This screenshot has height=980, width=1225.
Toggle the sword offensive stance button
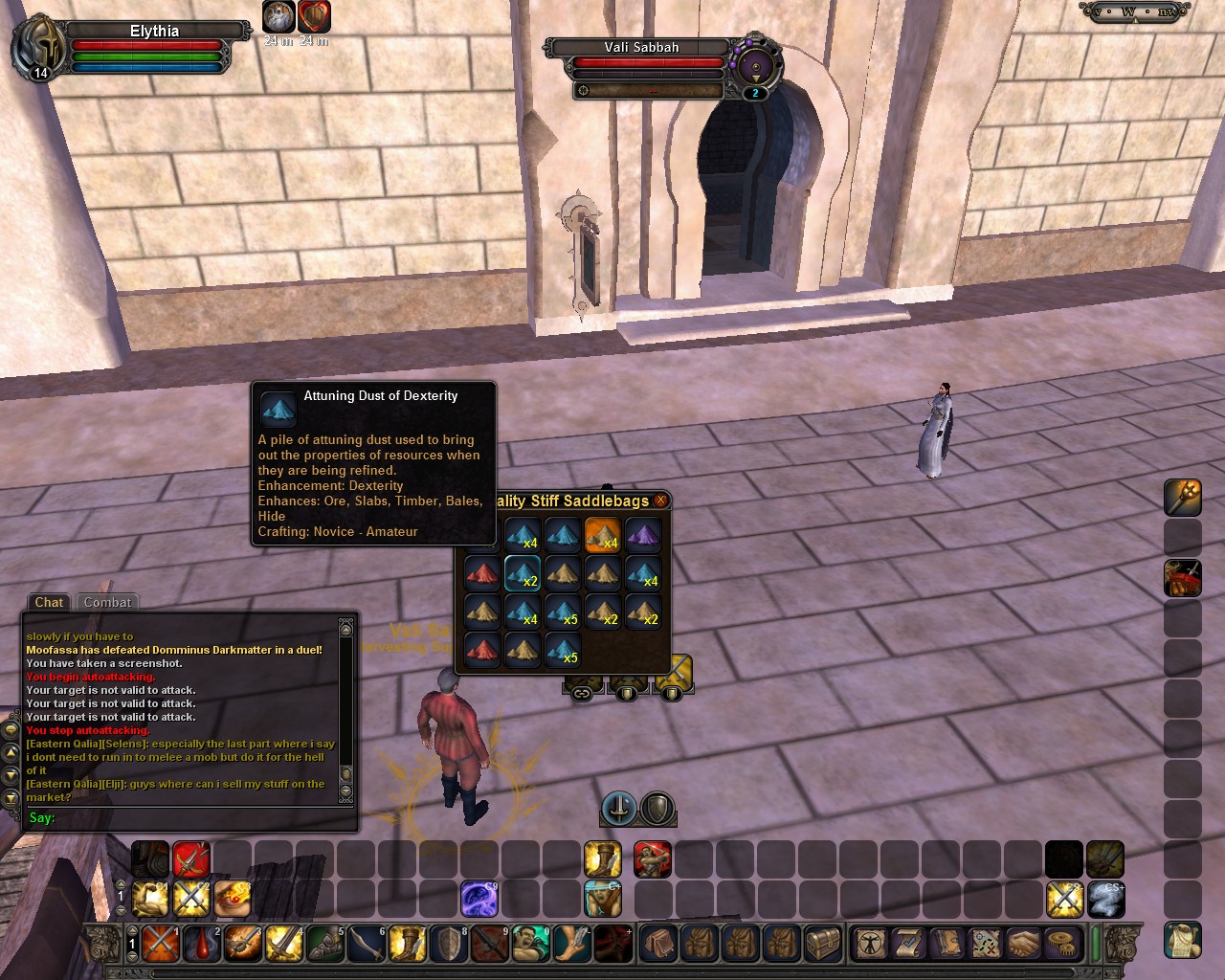pos(619,808)
